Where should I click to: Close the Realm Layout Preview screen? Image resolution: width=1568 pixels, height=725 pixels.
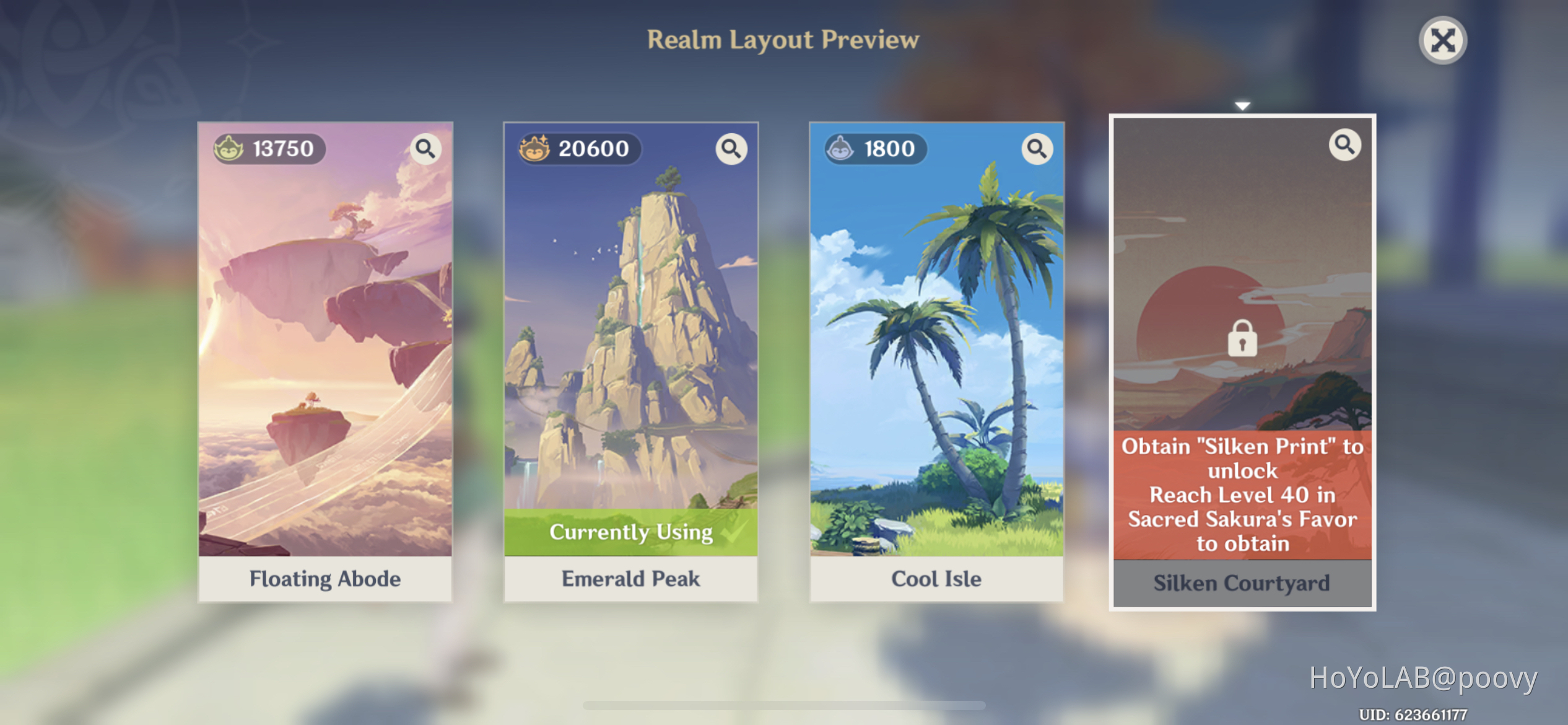[x=1442, y=40]
